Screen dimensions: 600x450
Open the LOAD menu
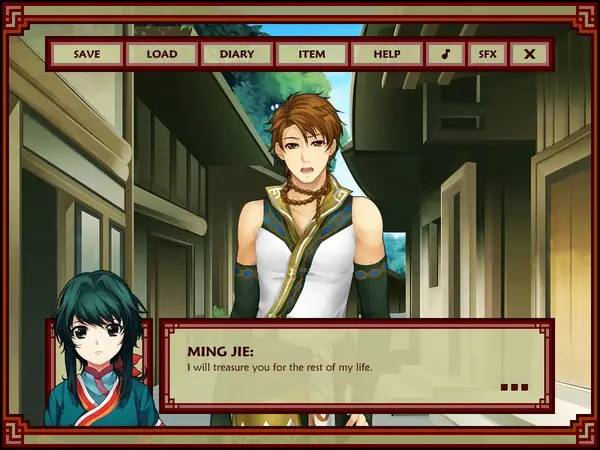(x=161, y=54)
